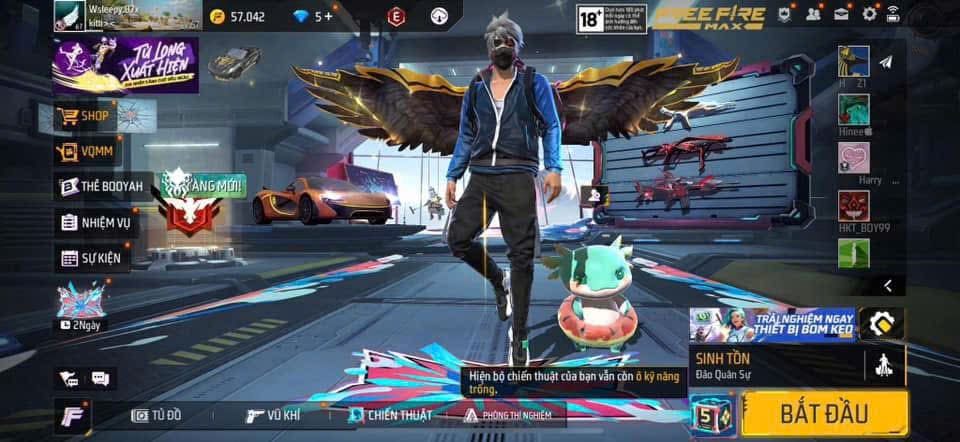Open the NHIỆM VỤ missions menu
Screen dimensions: 960x442
point(96,222)
